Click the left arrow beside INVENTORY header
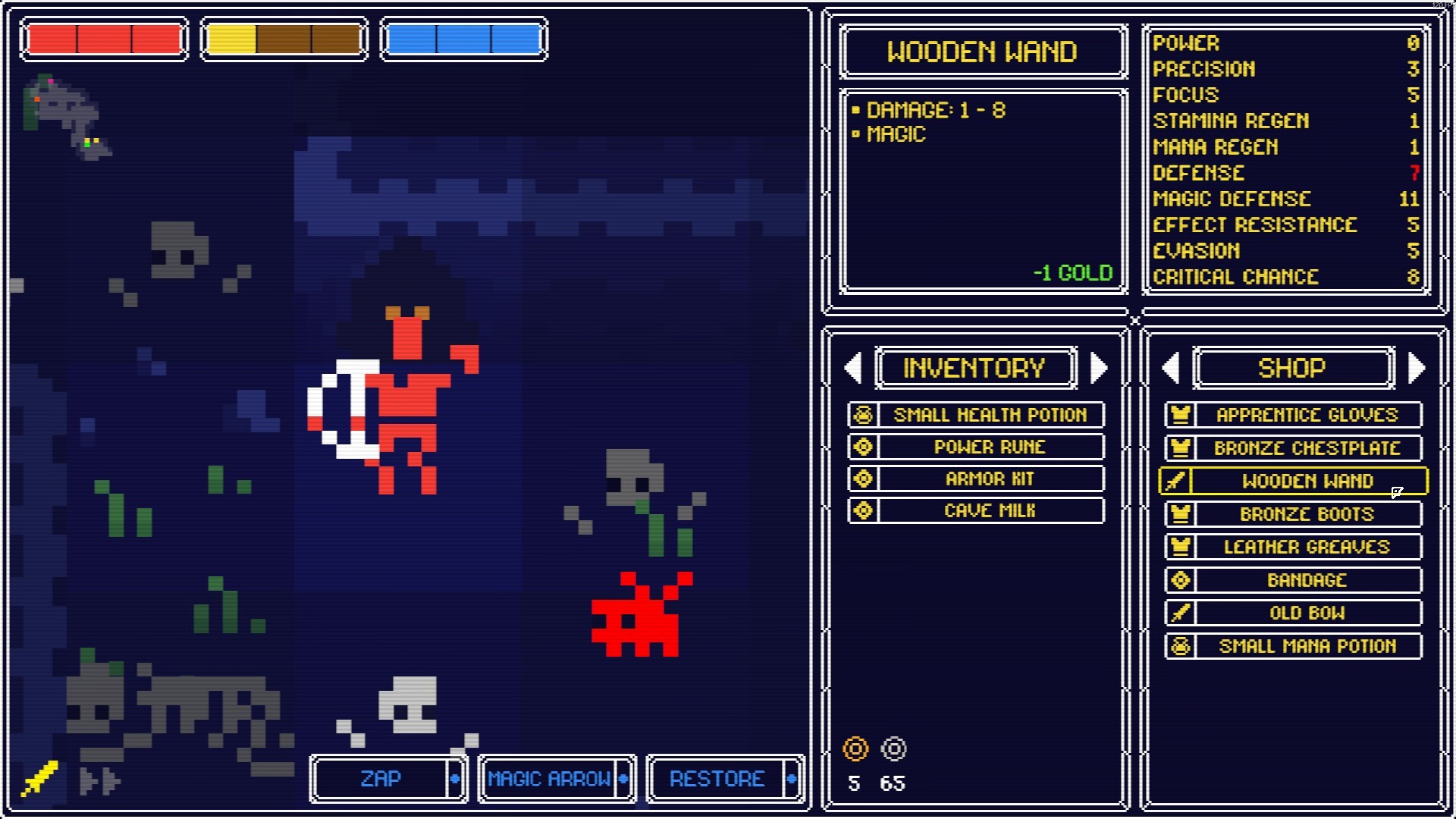This screenshot has width=1456, height=819. coord(853,369)
